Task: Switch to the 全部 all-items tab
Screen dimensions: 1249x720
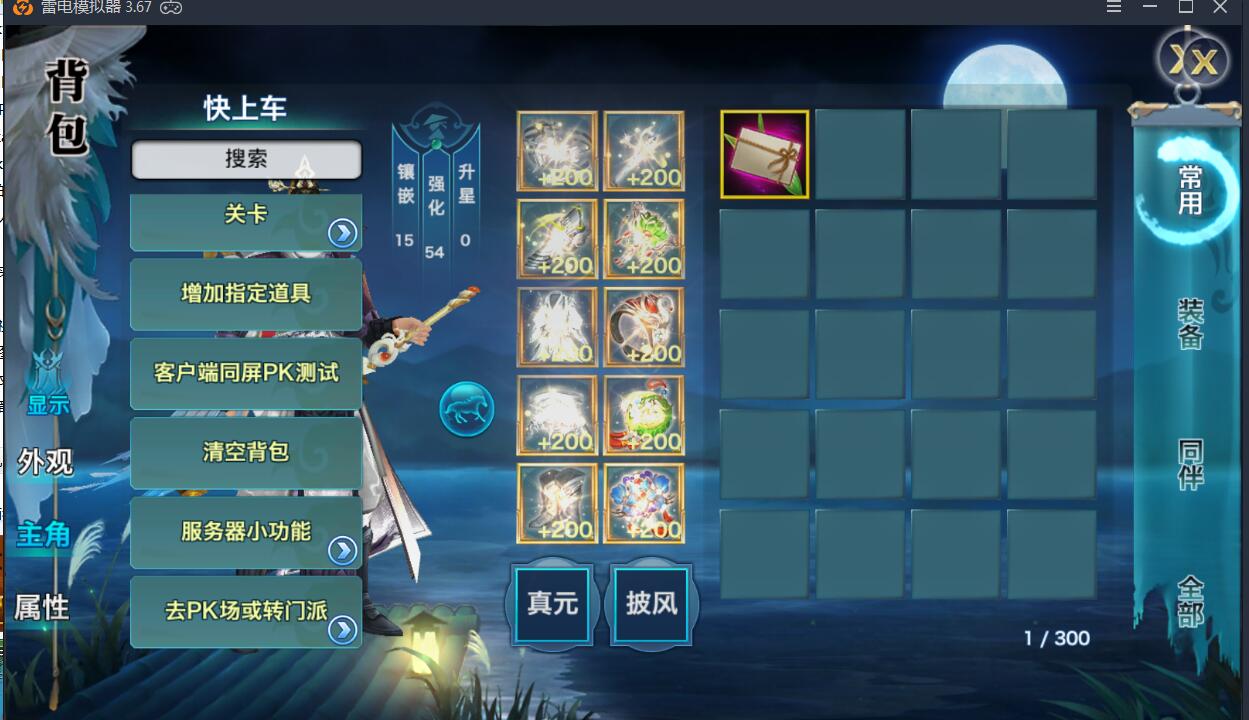Action: point(1190,600)
